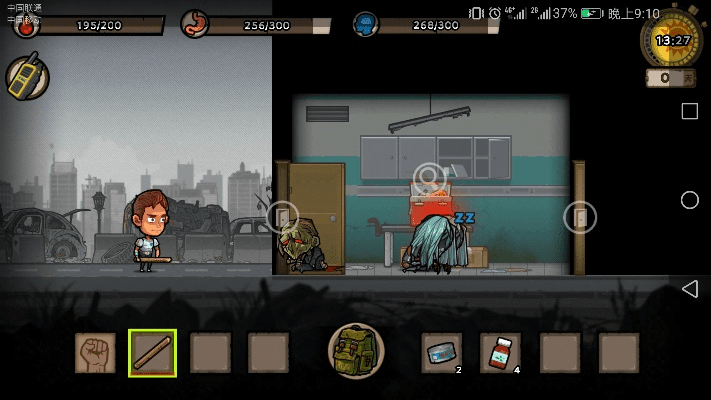Tap the door icon beside the brown door
This screenshot has height=400, width=711.
tap(282, 216)
